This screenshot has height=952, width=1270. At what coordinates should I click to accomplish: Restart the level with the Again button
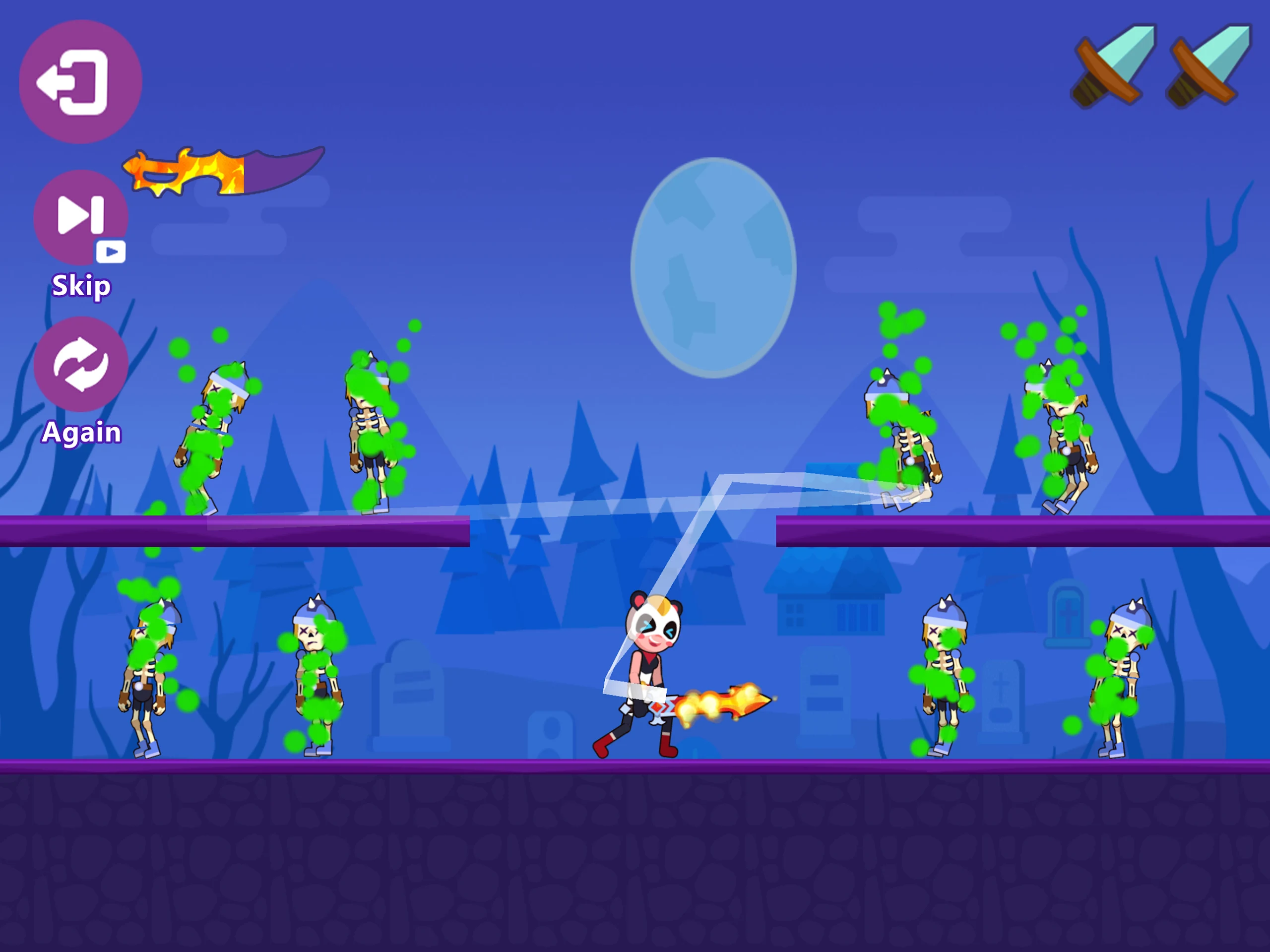[x=80, y=364]
